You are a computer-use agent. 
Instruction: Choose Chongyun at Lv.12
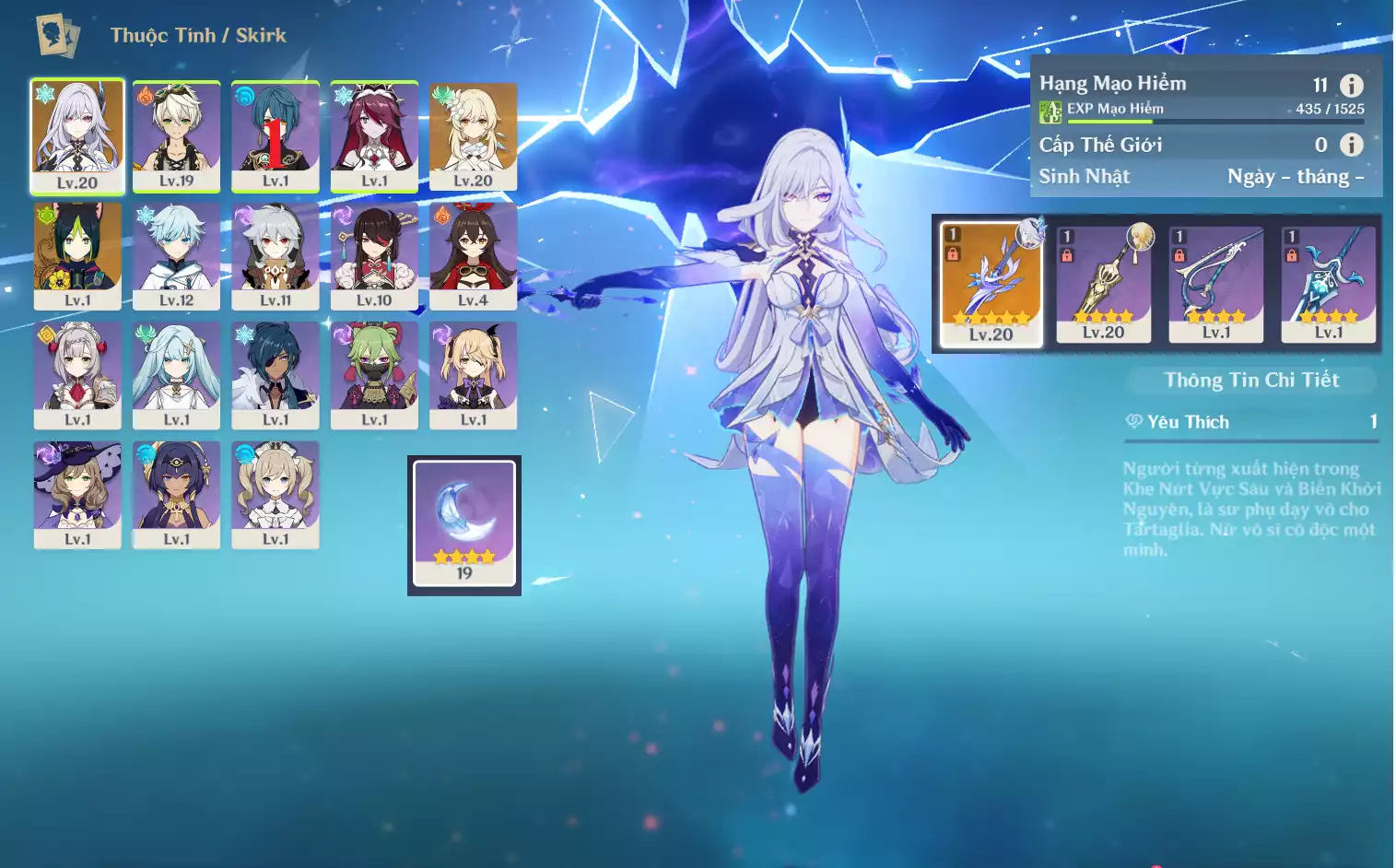tap(176, 255)
